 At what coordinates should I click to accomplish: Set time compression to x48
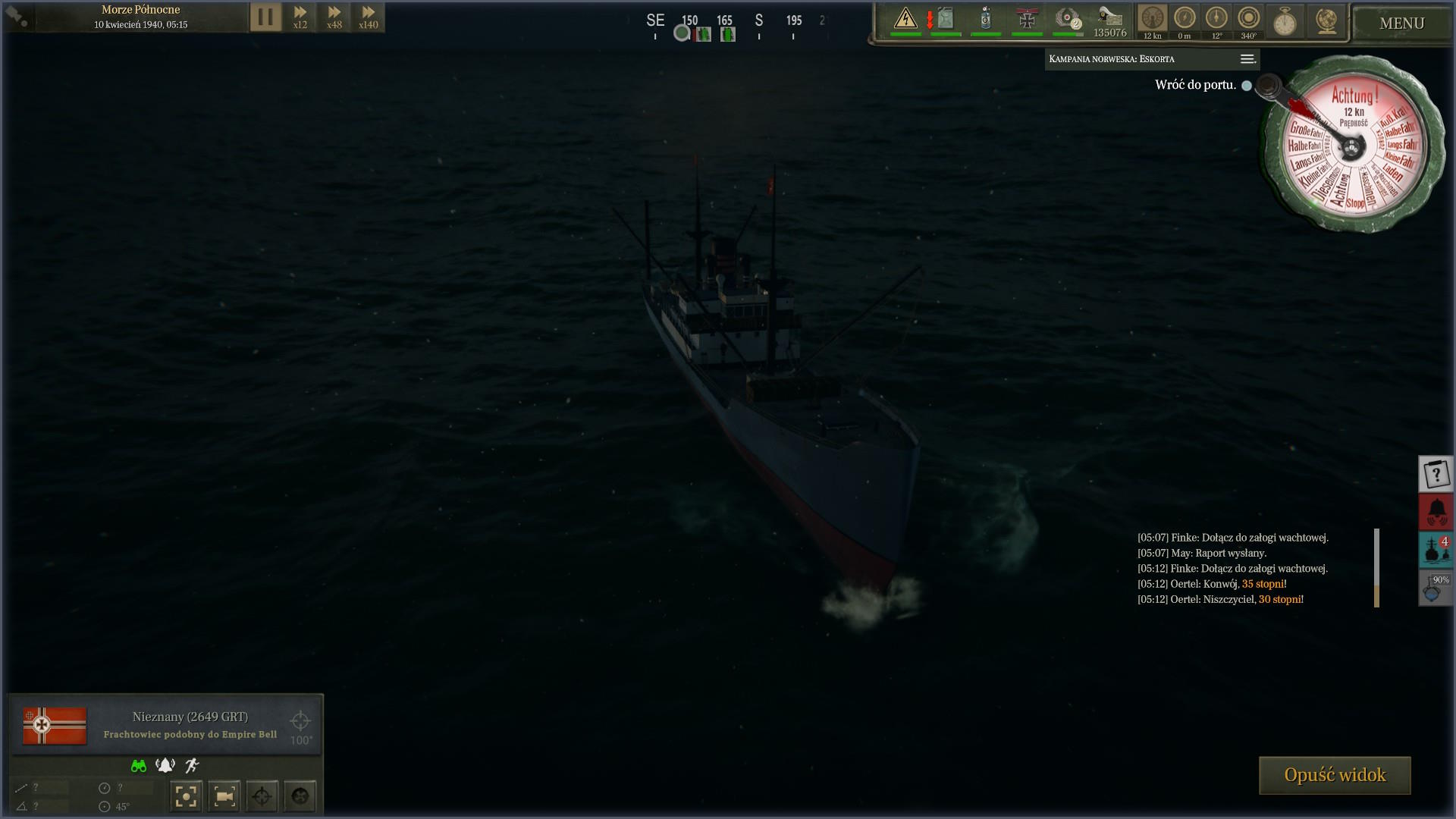click(x=334, y=17)
